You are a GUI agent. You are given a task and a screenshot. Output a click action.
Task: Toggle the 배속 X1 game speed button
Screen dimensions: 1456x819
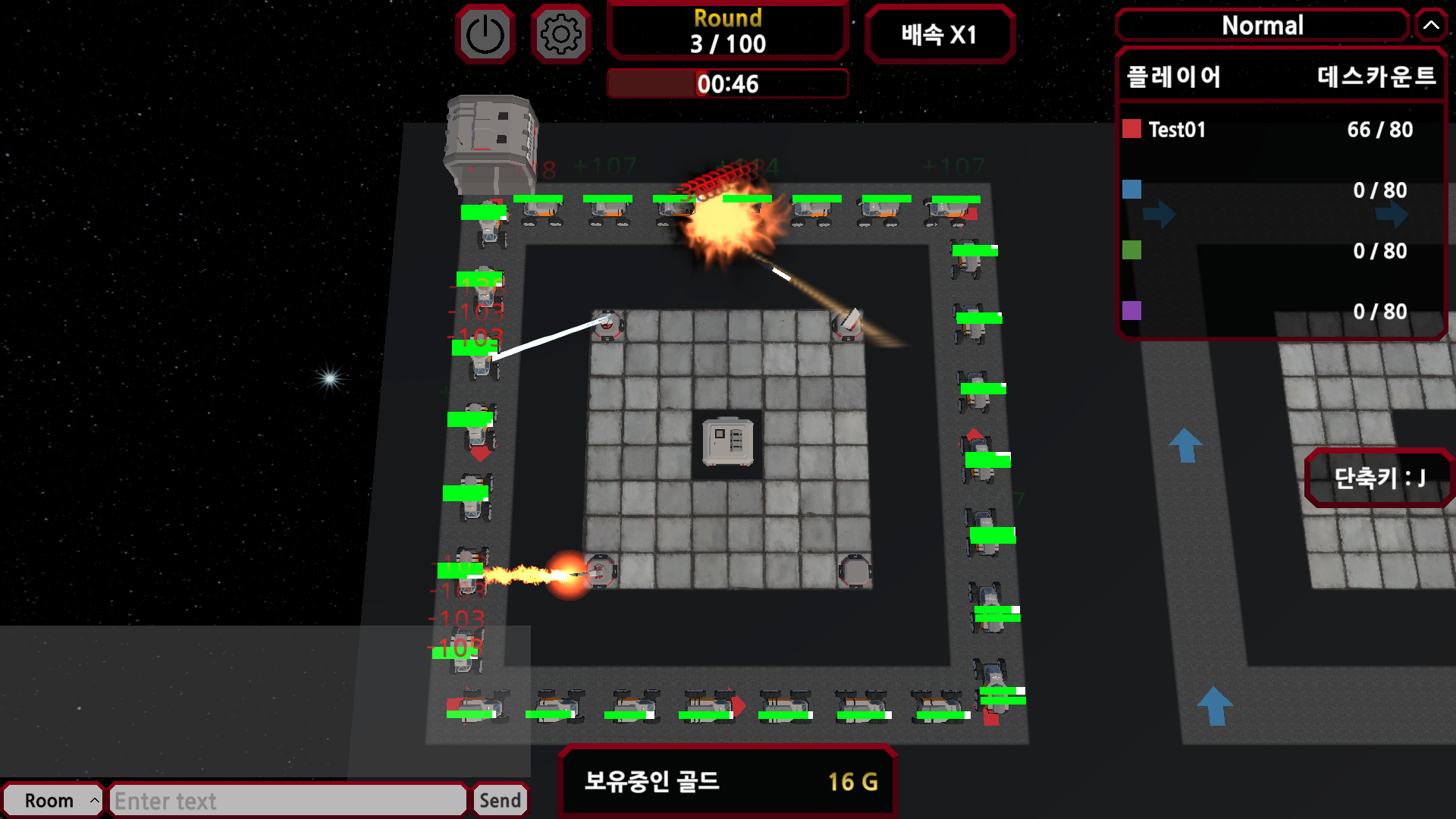click(x=939, y=34)
